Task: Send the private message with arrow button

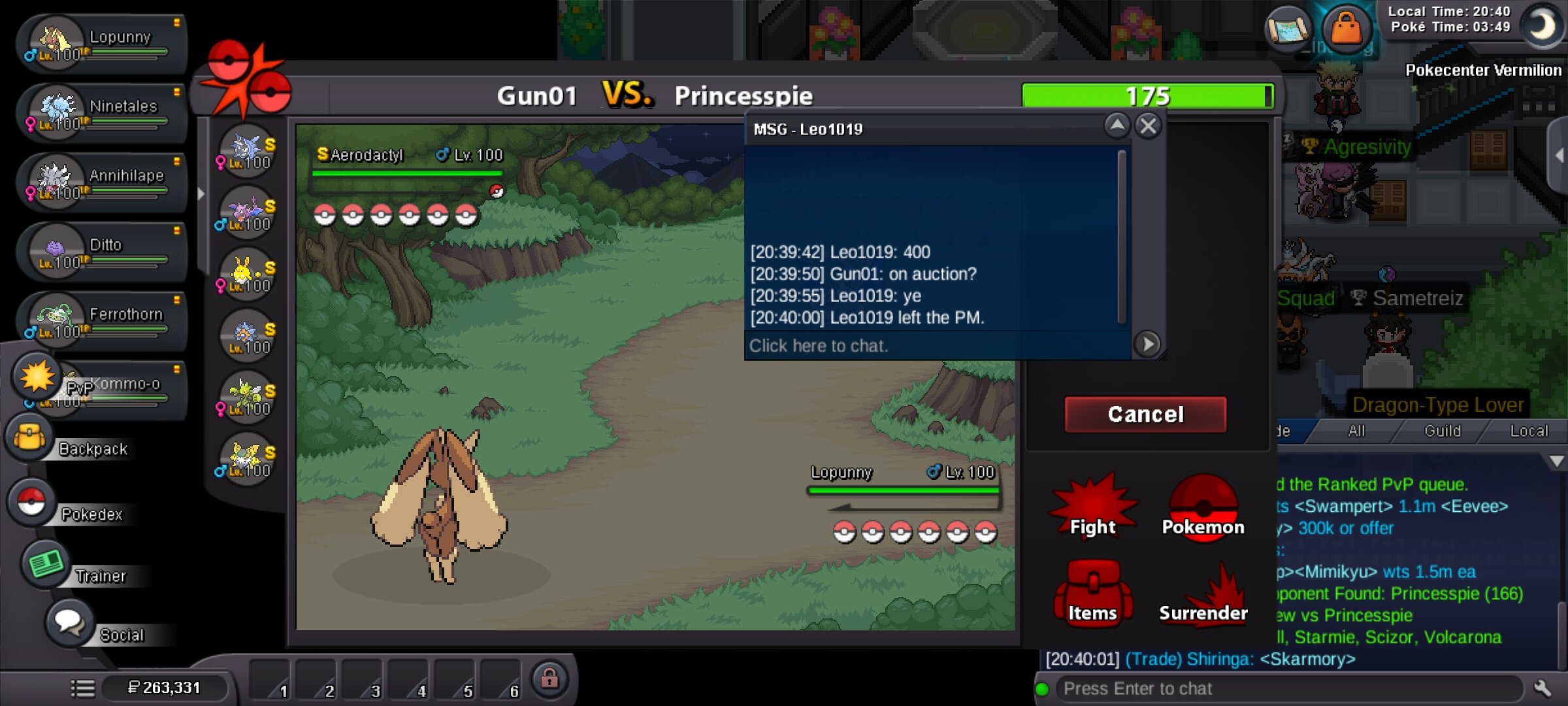Action: (x=1147, y=344)
